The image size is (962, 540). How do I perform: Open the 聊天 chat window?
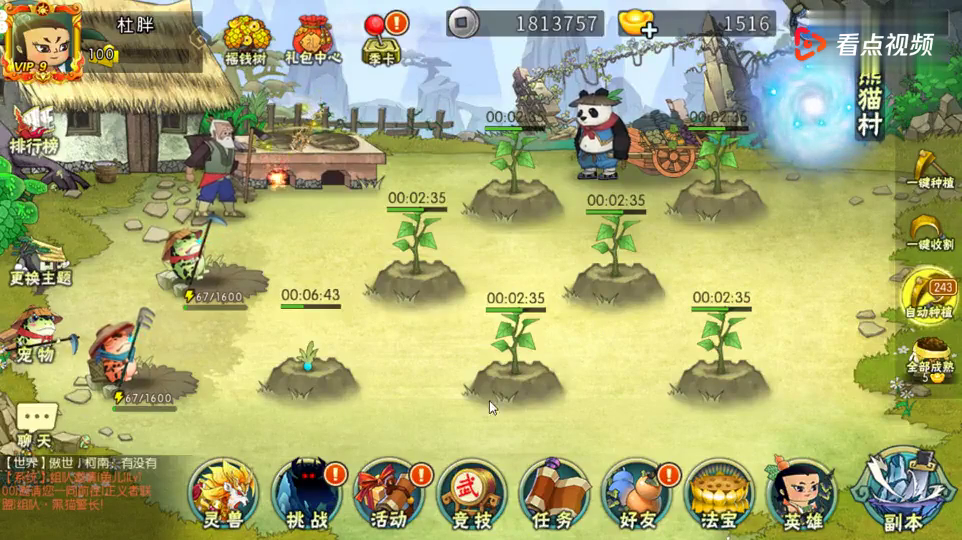(x=36, y=423)
